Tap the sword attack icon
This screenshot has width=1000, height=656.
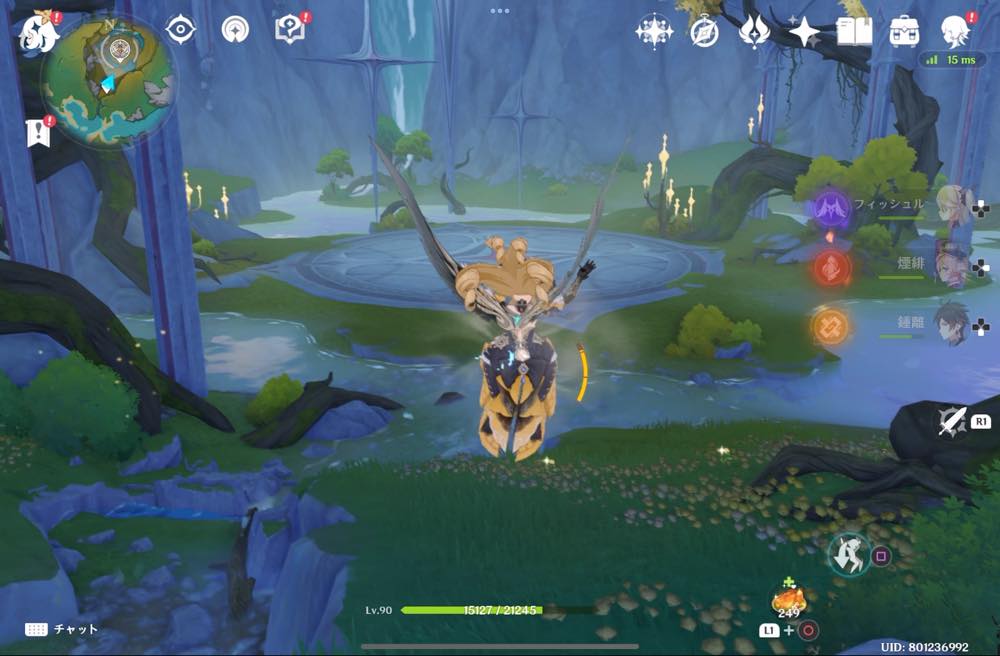(952, 421)
